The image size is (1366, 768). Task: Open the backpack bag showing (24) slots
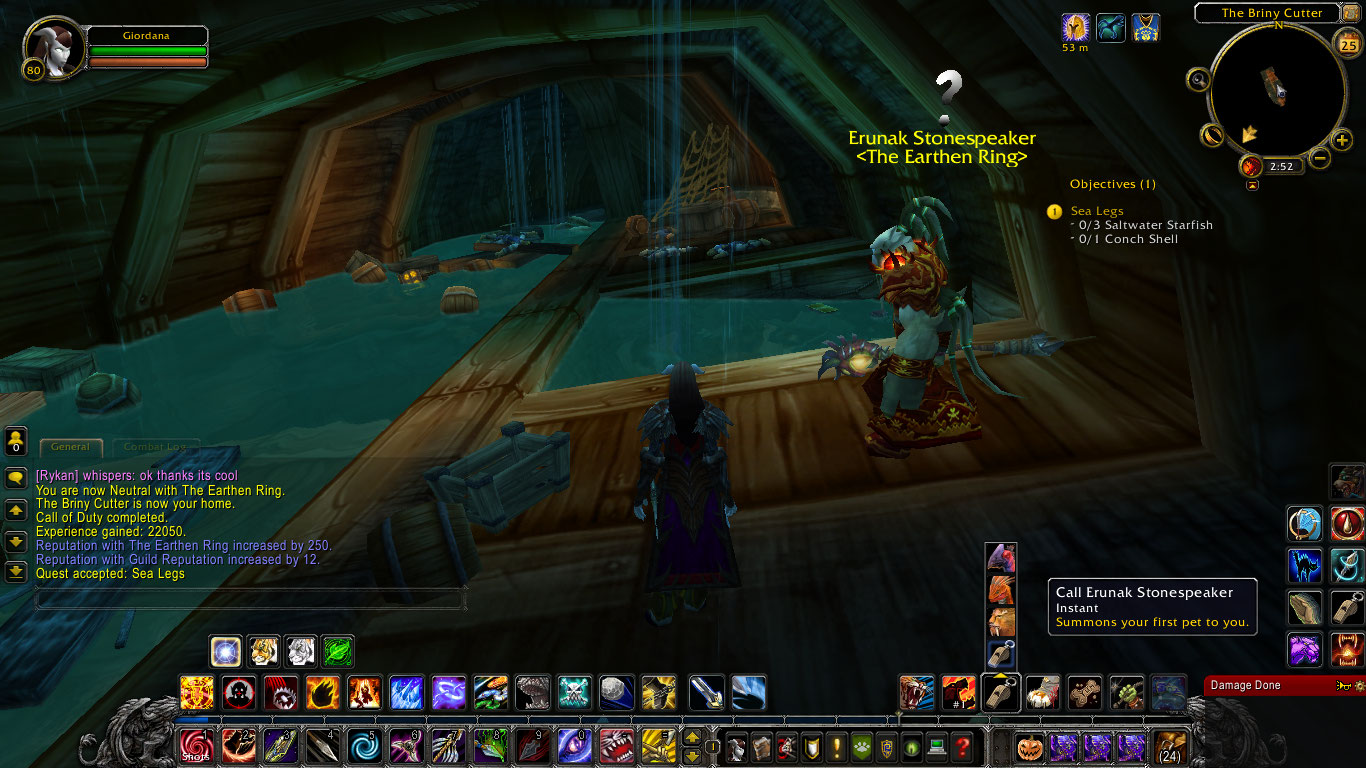[1168, 748]
